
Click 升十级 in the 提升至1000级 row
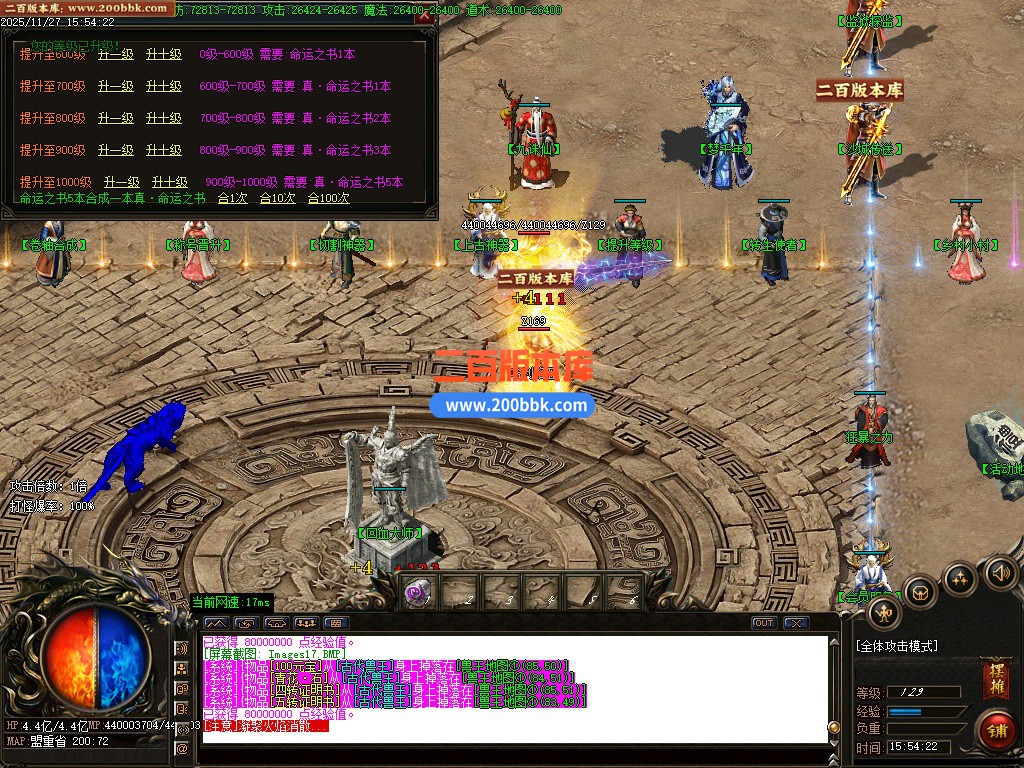pos(170,183)
